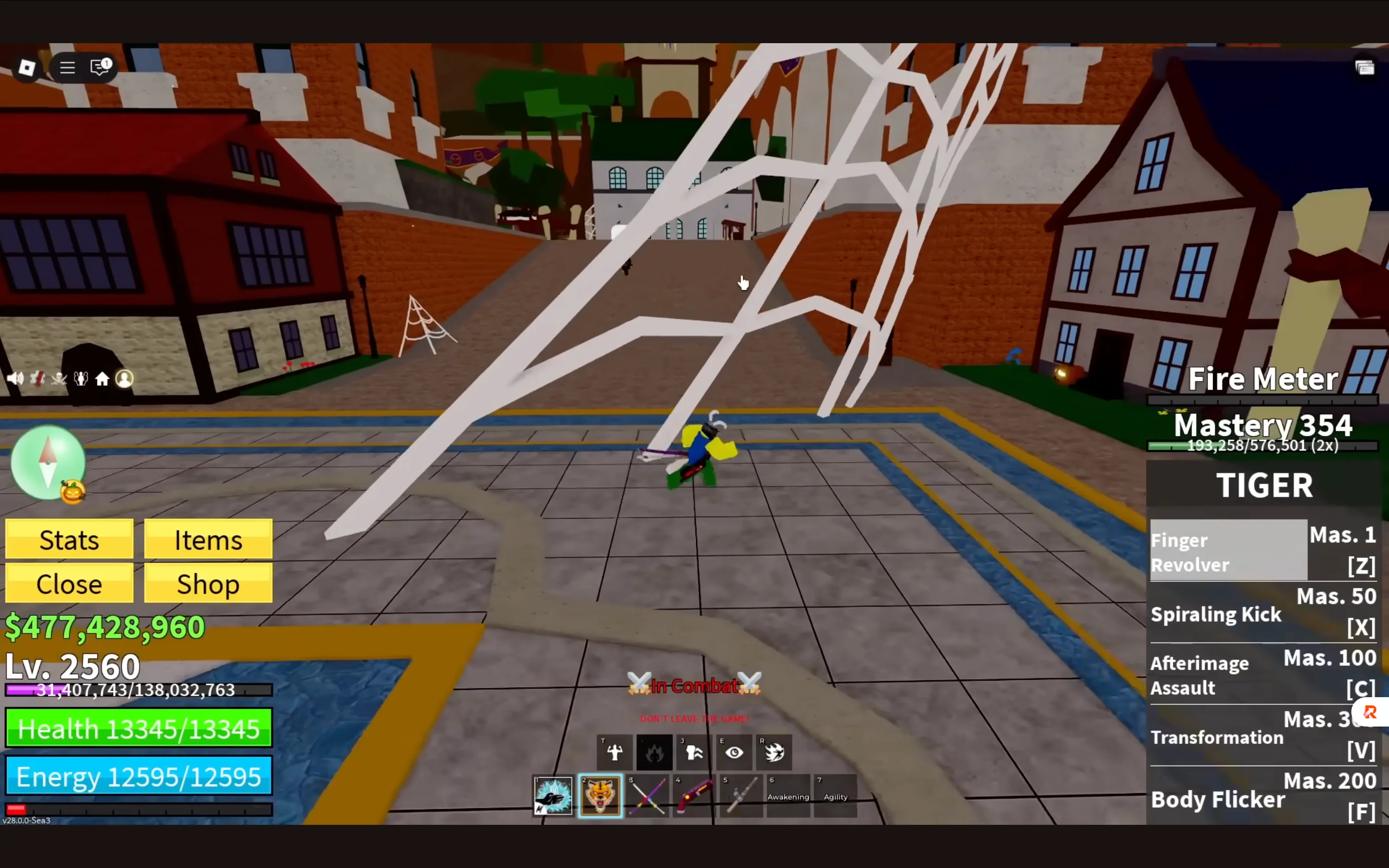
Task: Select the gun in hotbar slot 4
Action: tap(694, 796)
